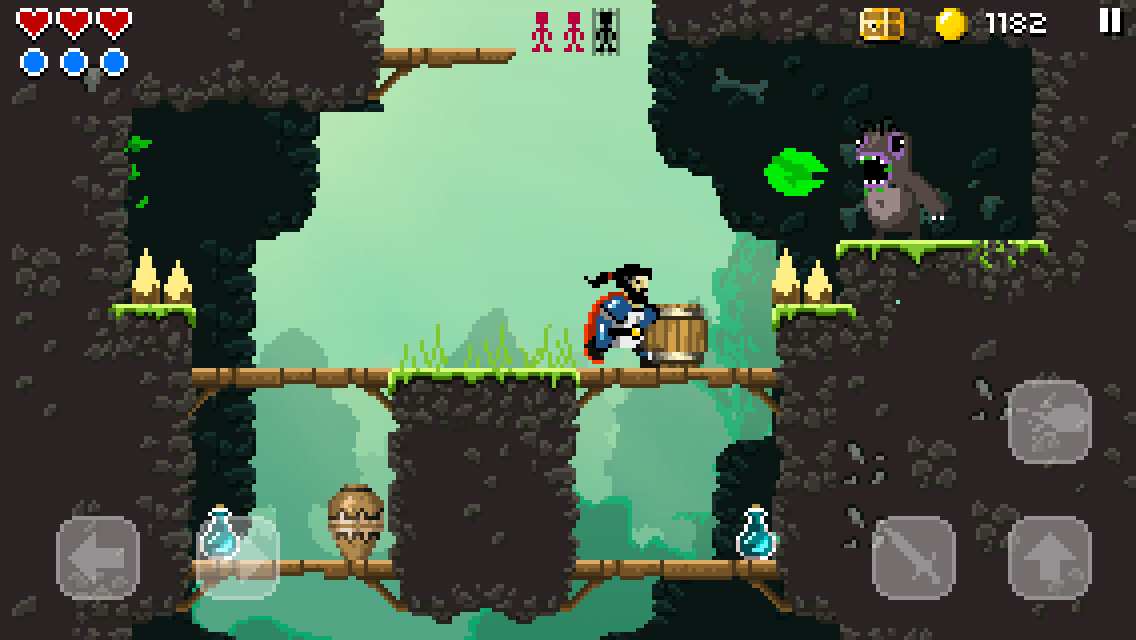
Task: Pause the game with the pause button
Action: pyautogui.click(x=1110, y=22)
